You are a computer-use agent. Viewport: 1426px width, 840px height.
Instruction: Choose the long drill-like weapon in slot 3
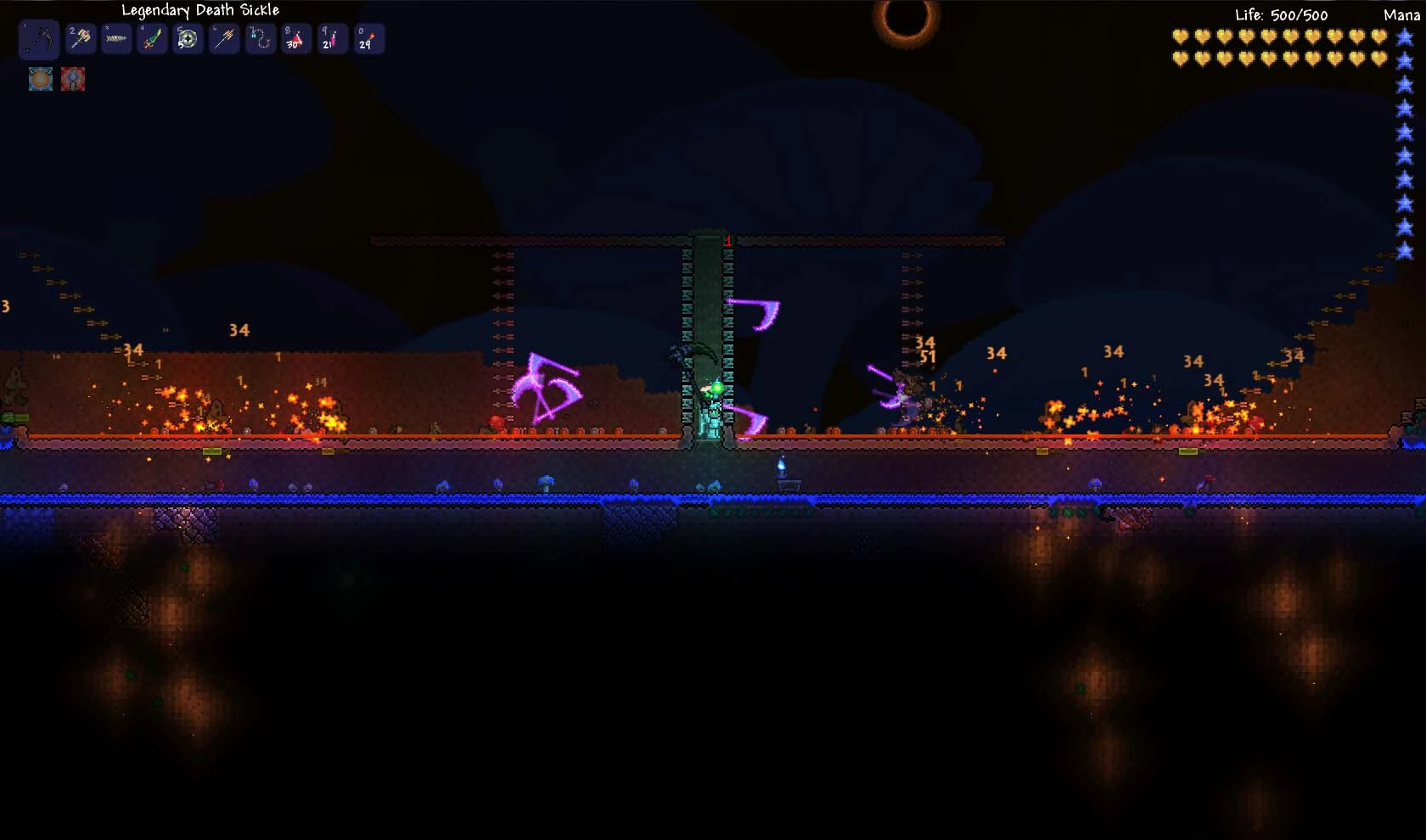[116, 39]
